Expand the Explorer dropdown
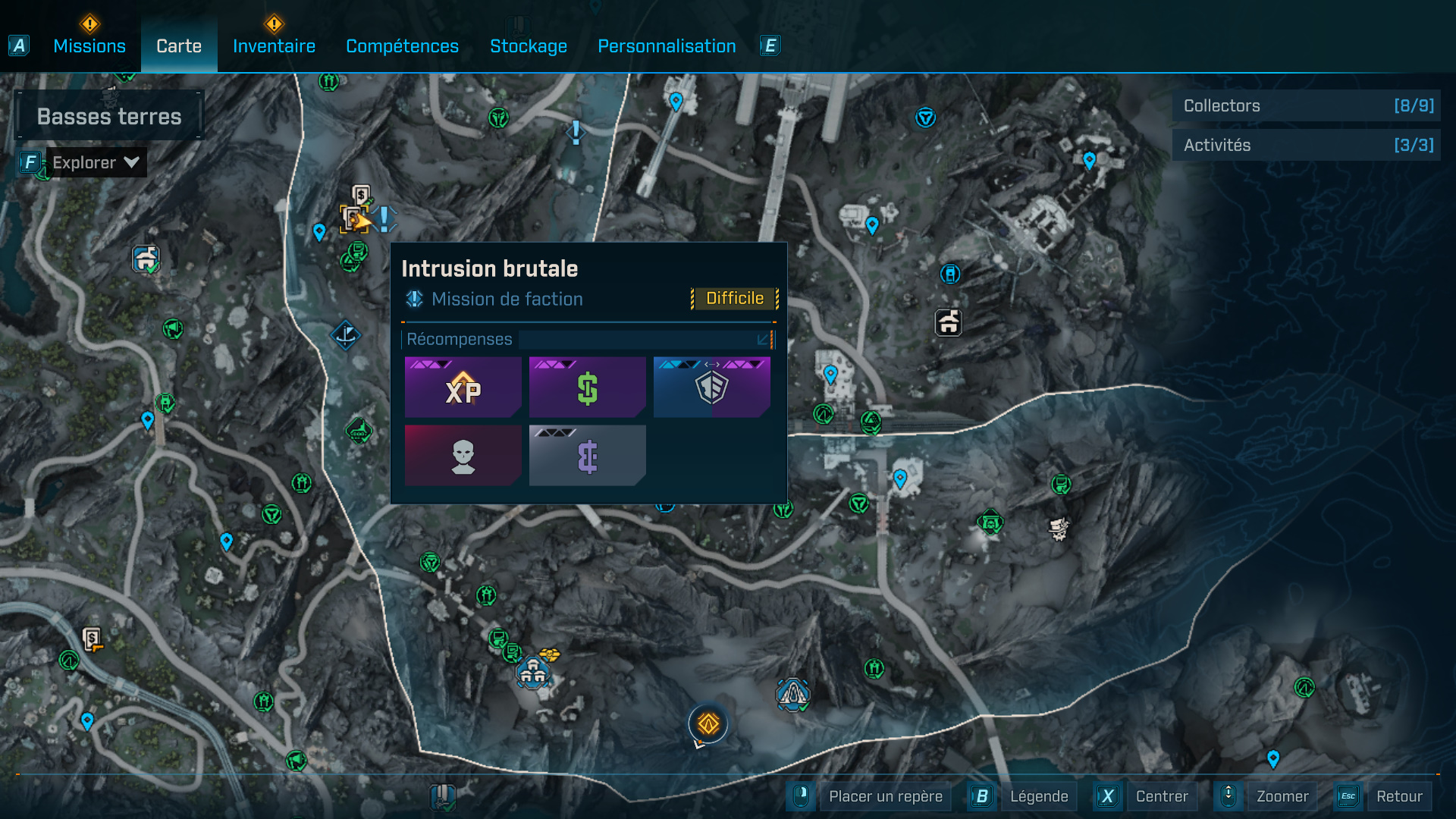Viewport: 1456px width, 819px height. pos(96,162)
